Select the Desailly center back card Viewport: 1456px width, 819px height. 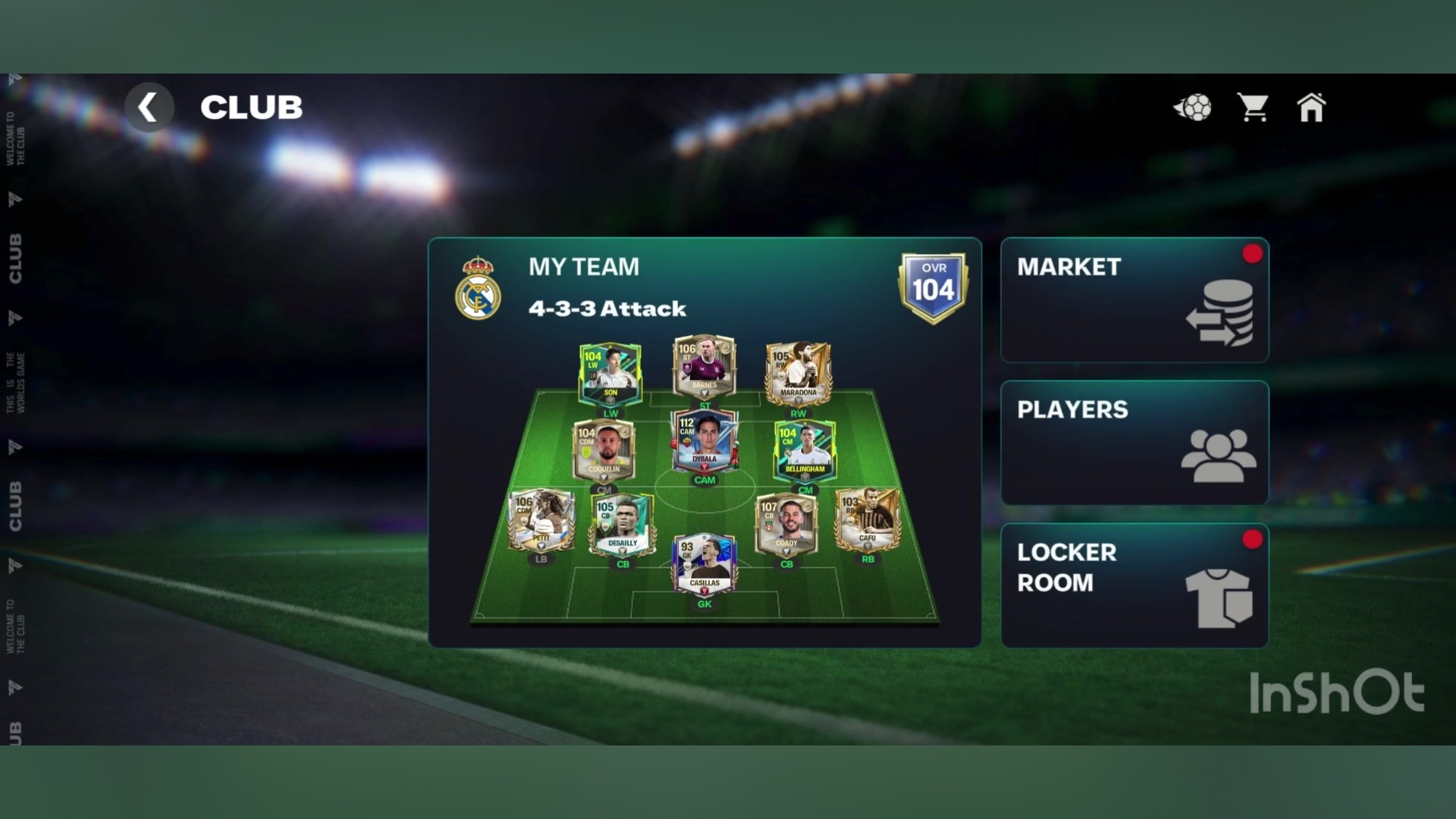coord(622,525)
